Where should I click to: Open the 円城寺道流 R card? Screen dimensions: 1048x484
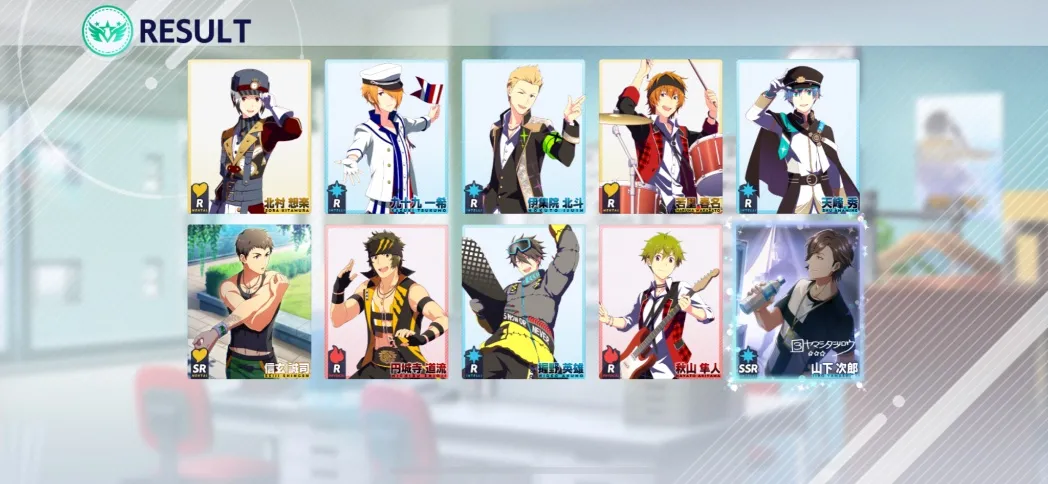386,302
